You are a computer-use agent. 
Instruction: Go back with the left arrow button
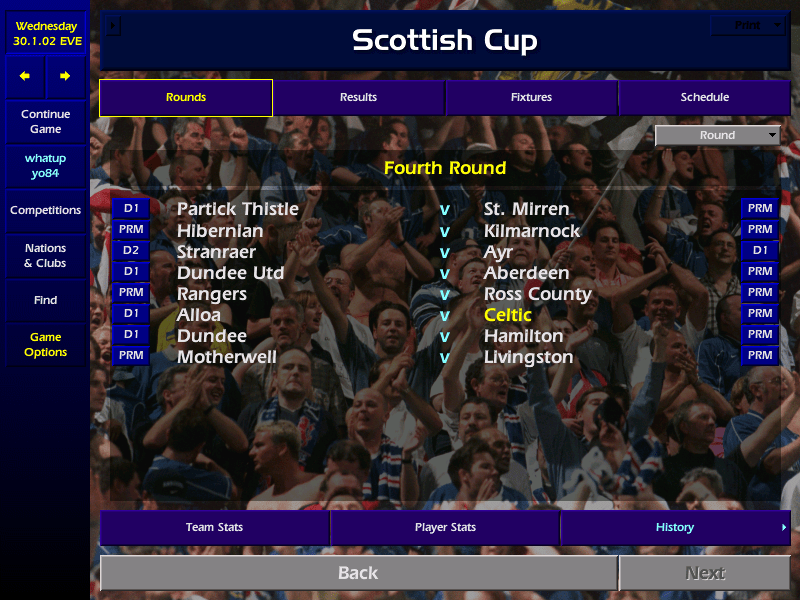[x=25, y=76]
